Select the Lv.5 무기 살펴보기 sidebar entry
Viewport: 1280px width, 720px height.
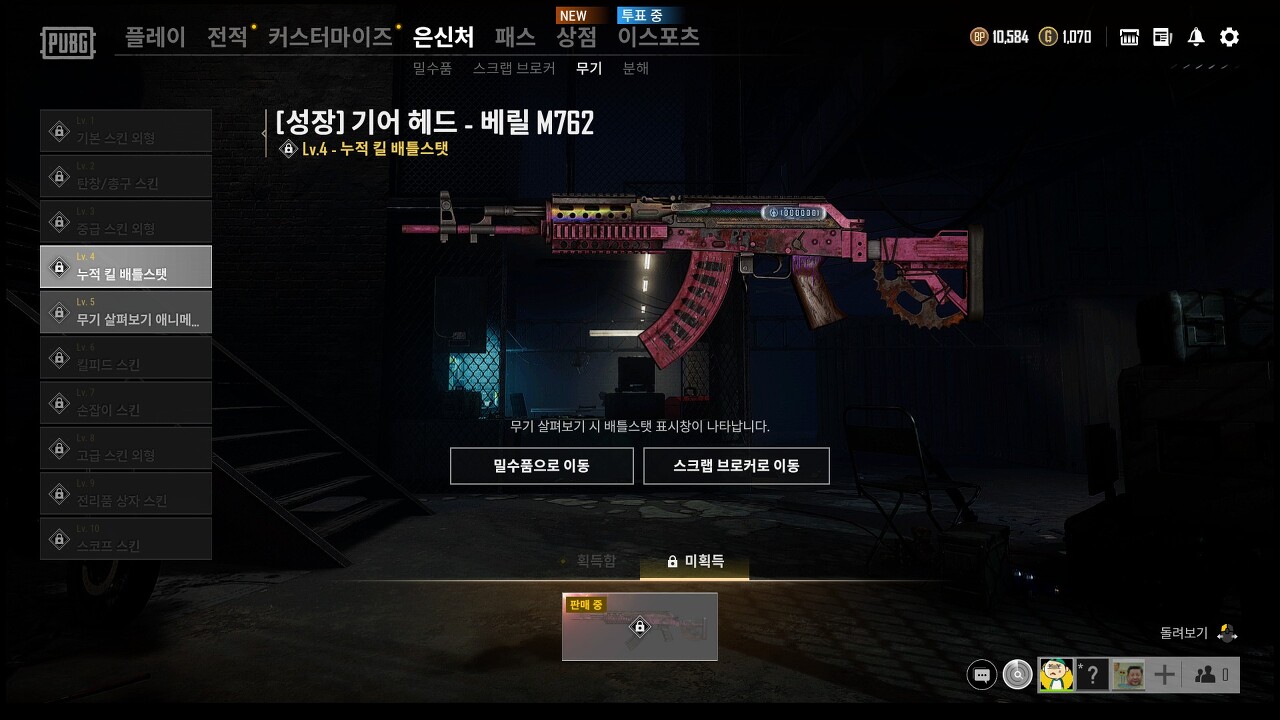tap(126, 312)
